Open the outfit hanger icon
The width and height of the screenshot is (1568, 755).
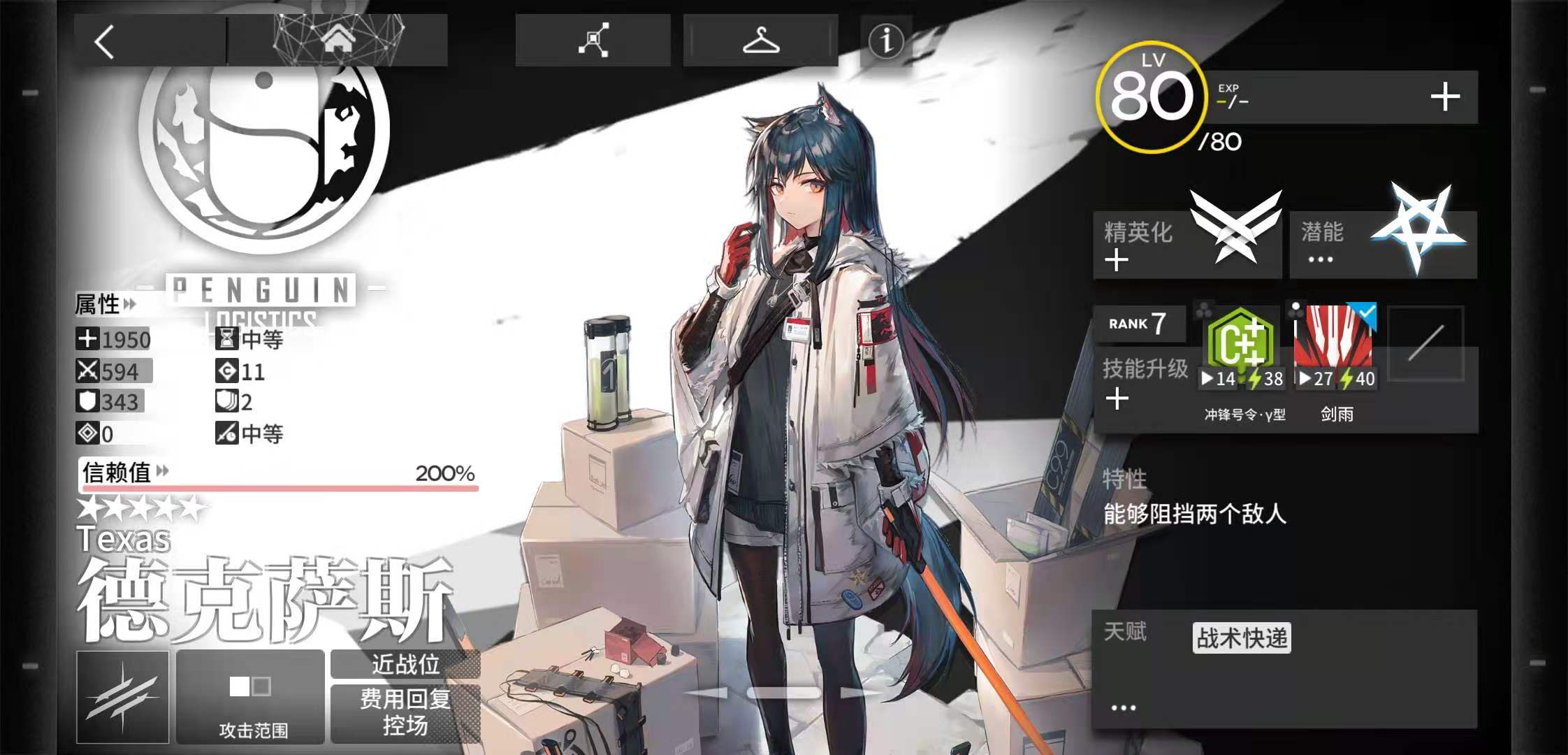pos(762,40)
